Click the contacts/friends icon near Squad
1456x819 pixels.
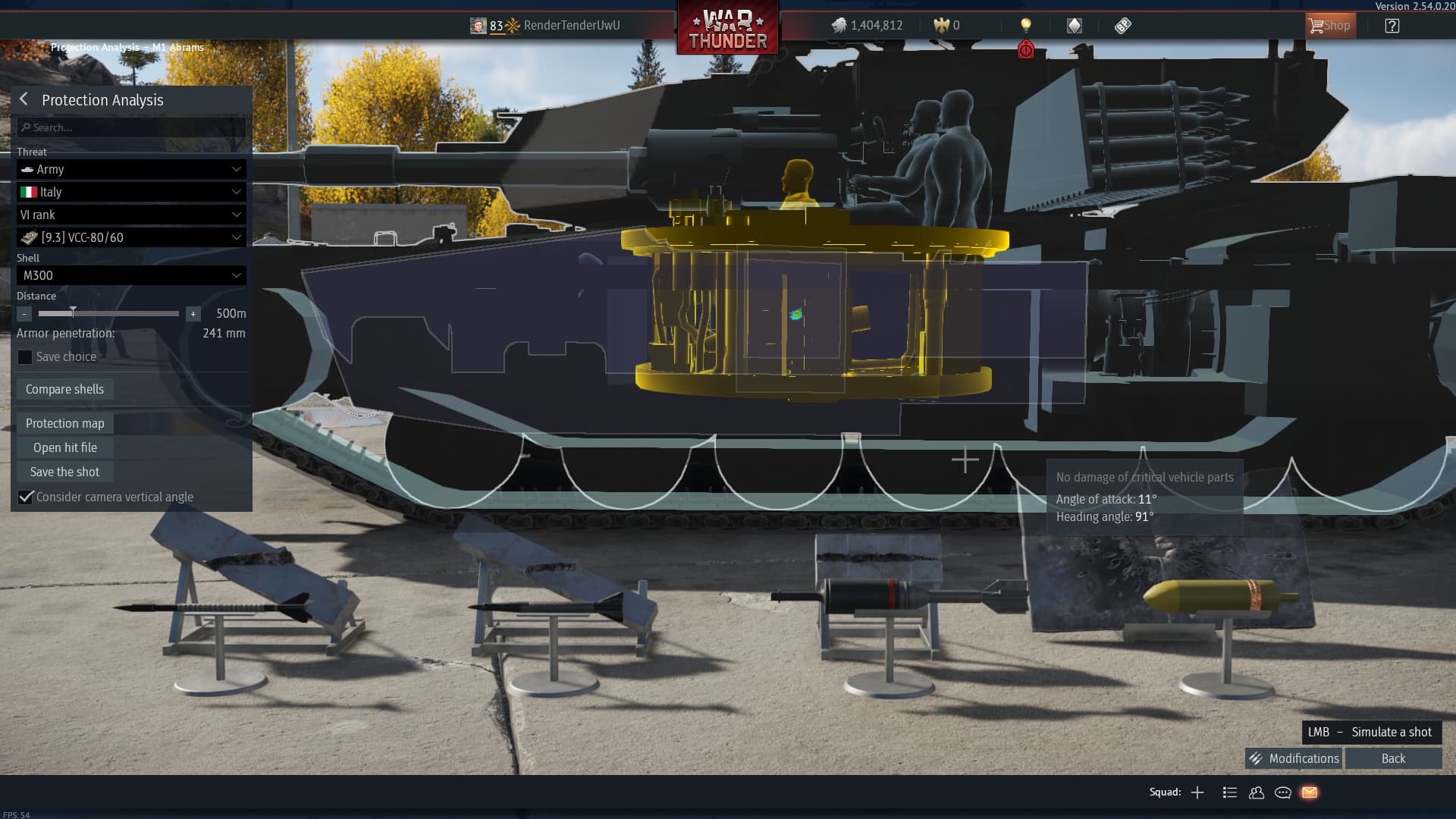click(1257, 792)
